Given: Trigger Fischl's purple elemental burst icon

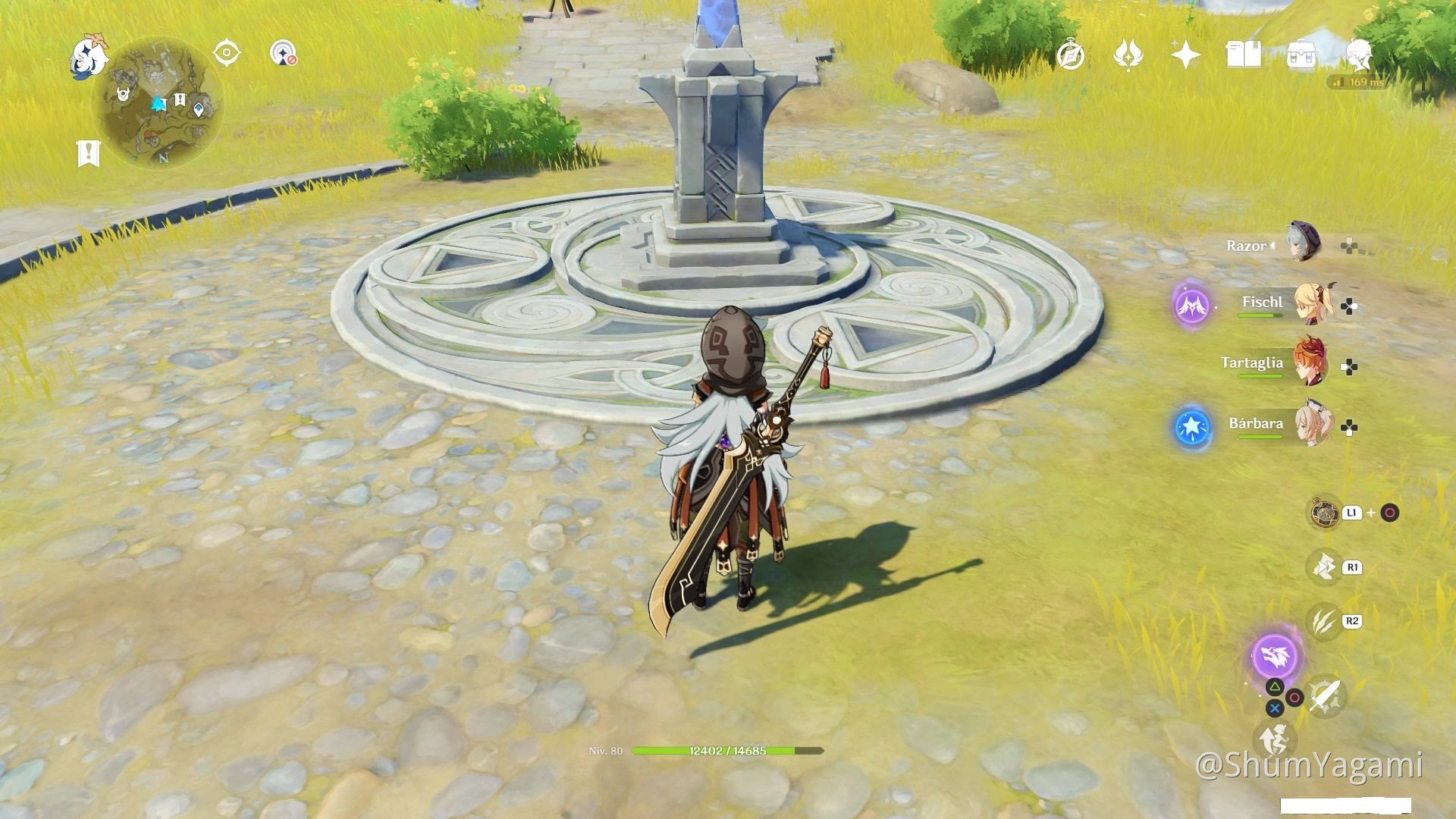Looking at the screenshot, I should click(1191, 306).
